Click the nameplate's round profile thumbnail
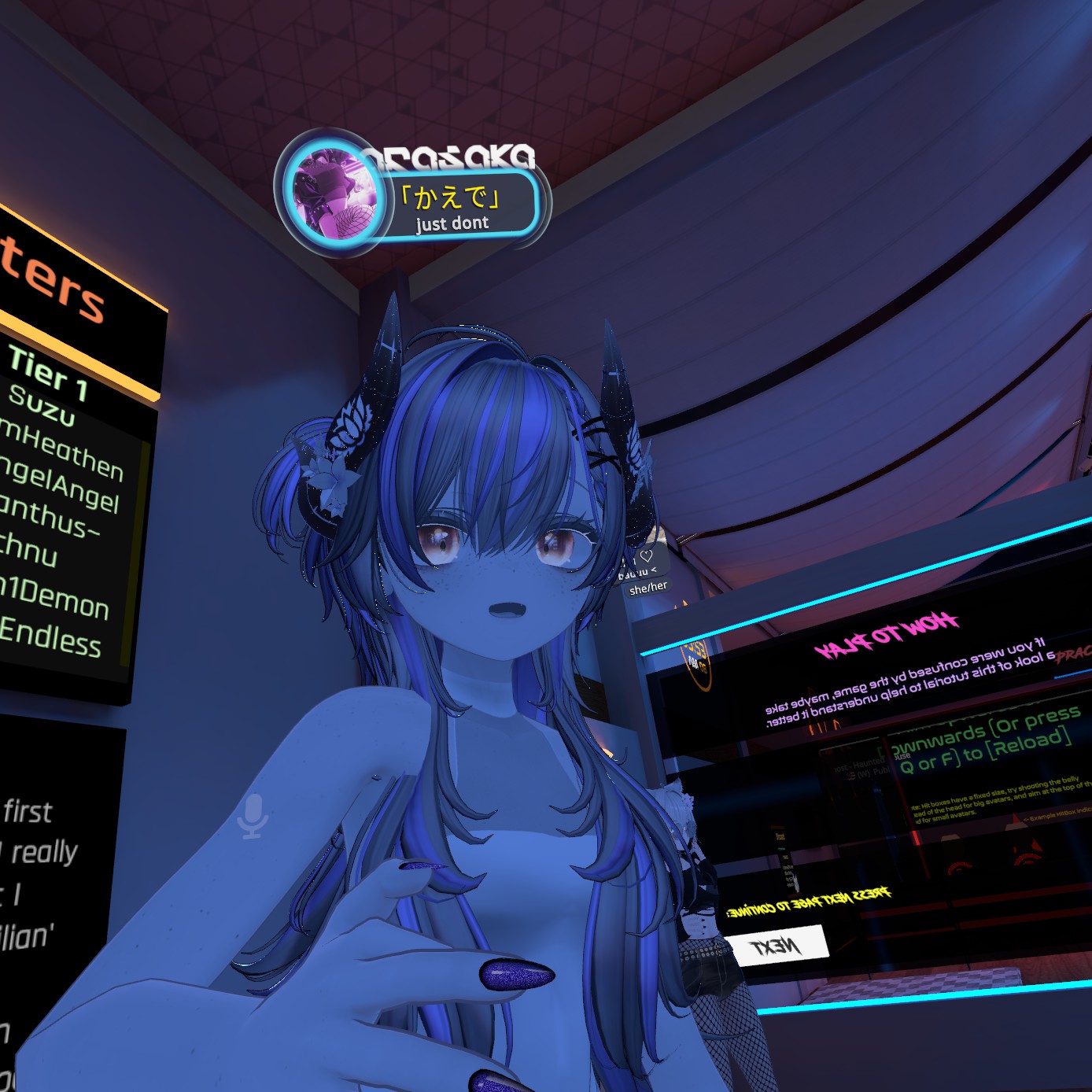Viewport: 1092px width, 1092px height. (x=334, y=193)
